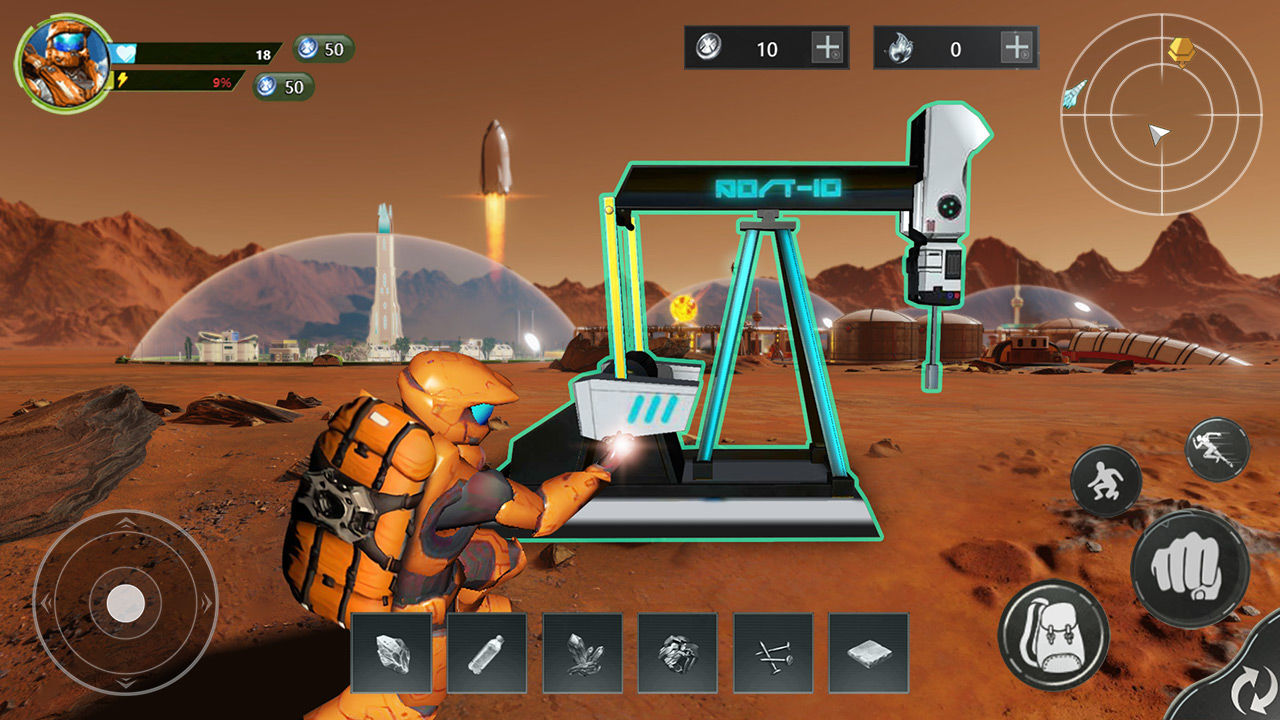Viewport: 1280px width, 720px height.
Task: Click the orange astronaut player portrait
Action: click(64, 63)
